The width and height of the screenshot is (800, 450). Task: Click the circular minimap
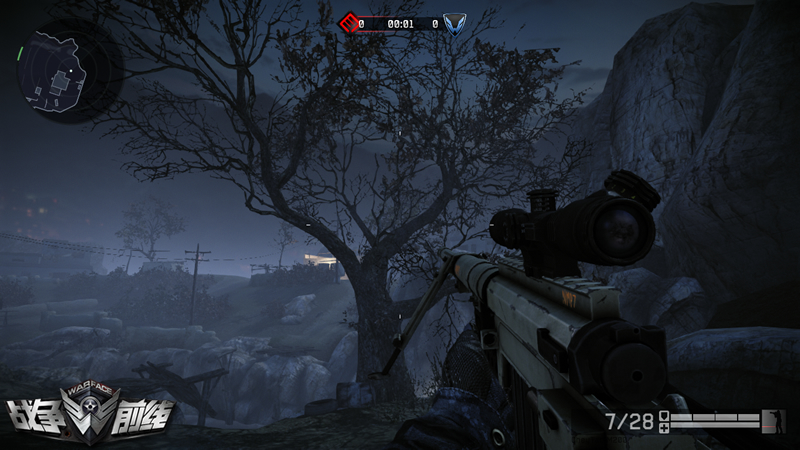[x=62, y=67]
